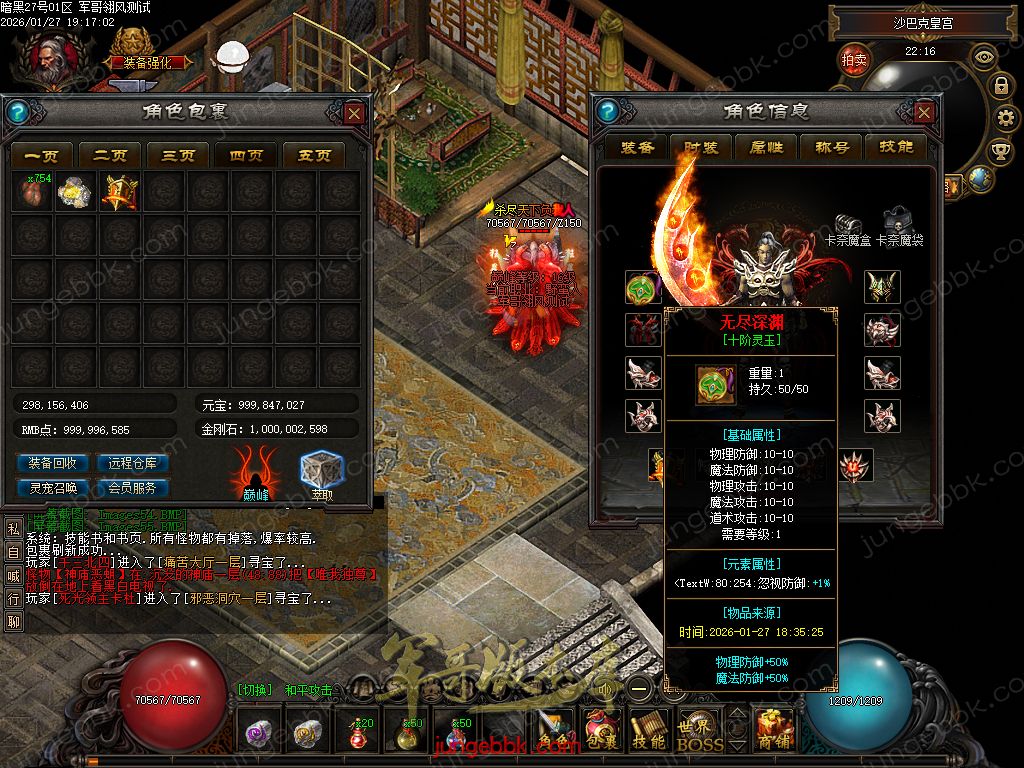Close the 角色信息 character info panel
The height and width of the screenshot is (768, 1024).
tap(924, 112)
